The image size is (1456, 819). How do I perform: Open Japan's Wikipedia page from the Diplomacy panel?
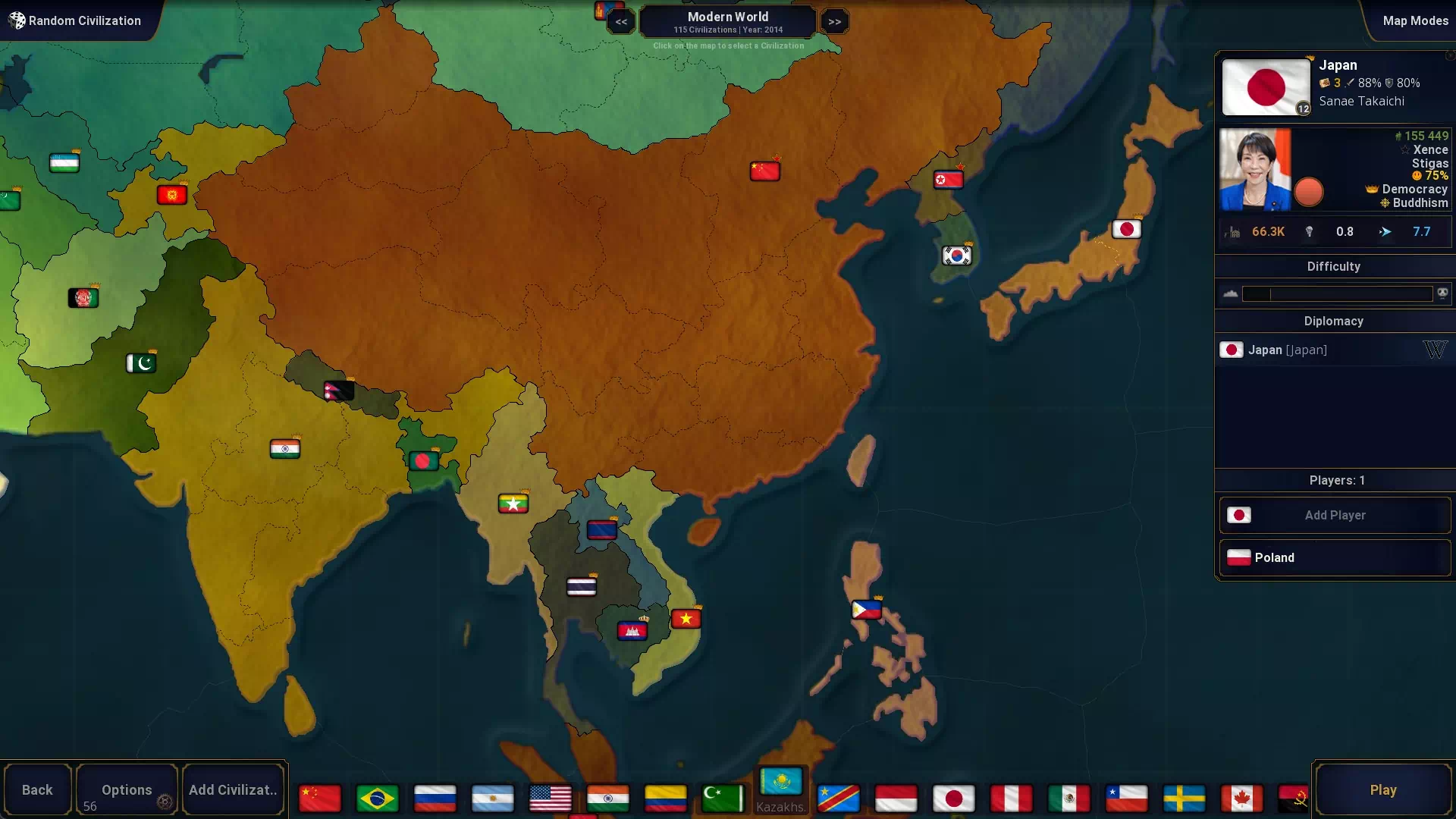click(1435, 350)
